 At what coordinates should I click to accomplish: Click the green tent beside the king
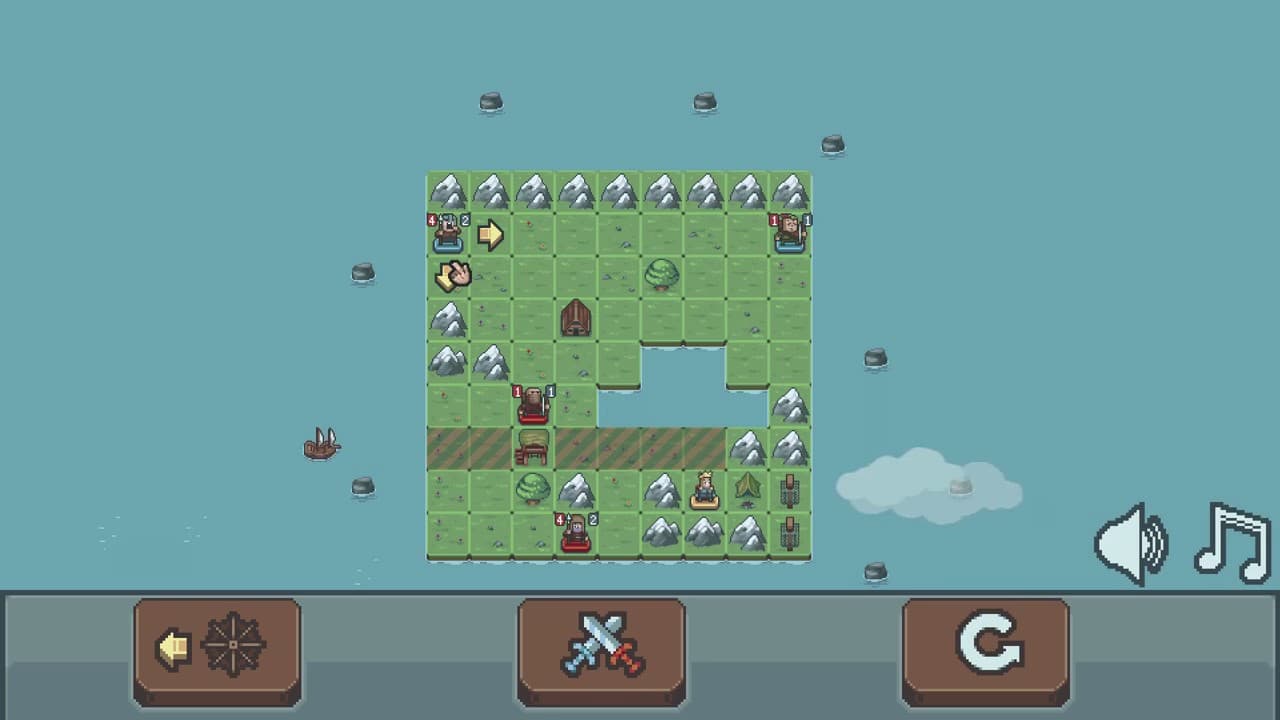click(746, 489)
